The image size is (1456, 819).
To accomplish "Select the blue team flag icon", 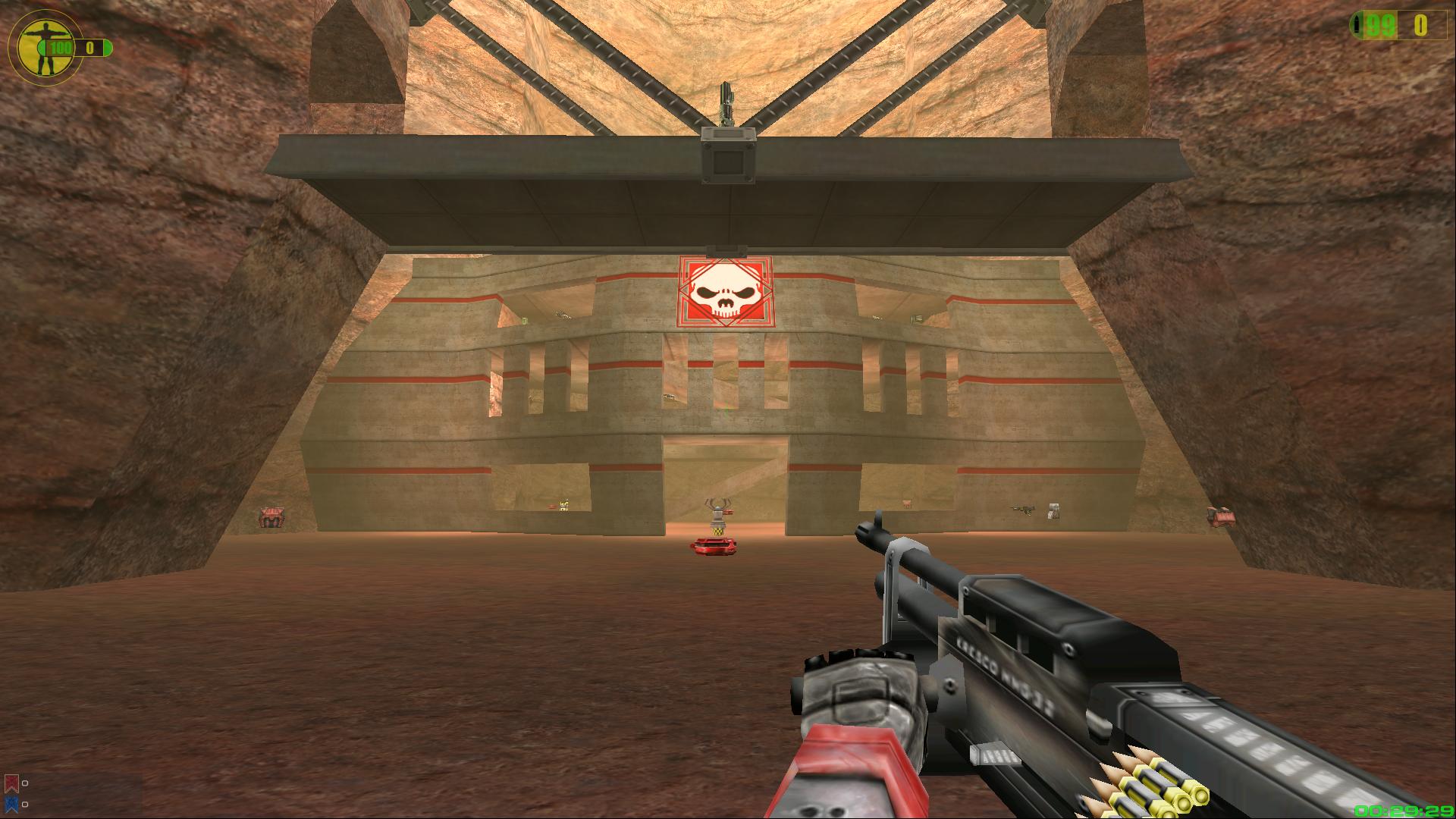I will point(11,803).
